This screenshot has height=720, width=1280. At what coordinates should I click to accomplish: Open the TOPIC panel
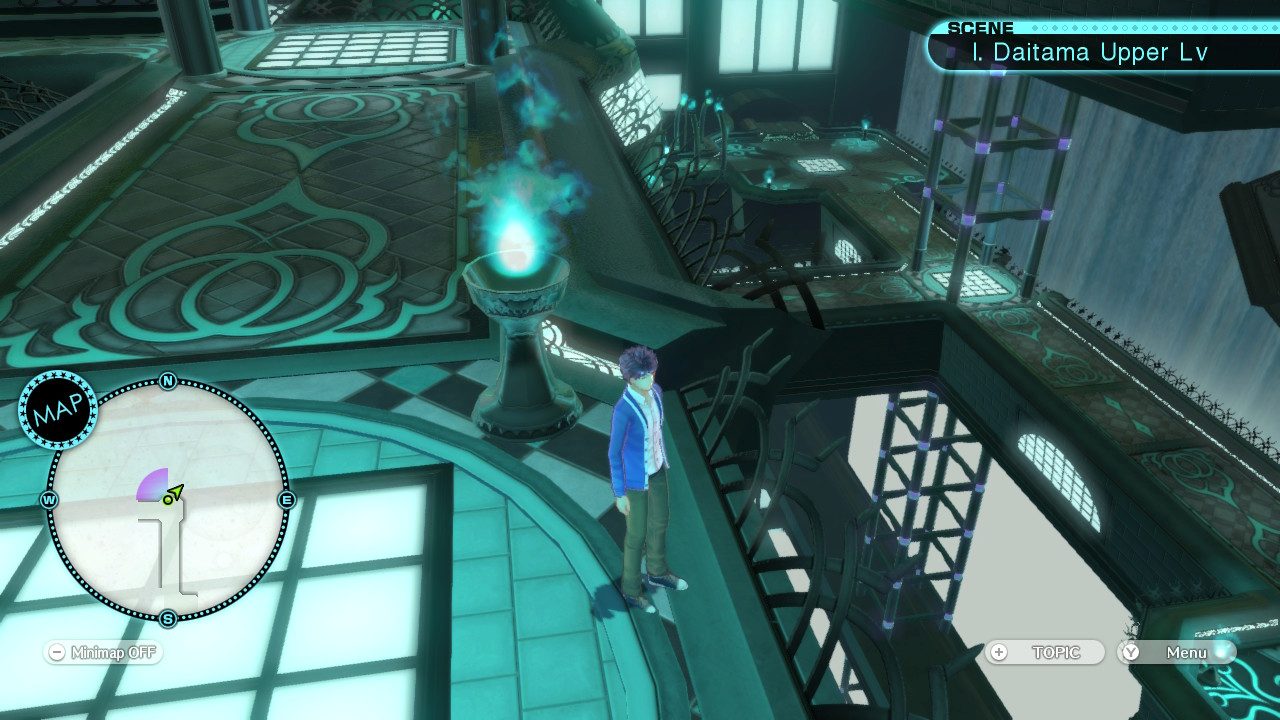point(1045,652)
